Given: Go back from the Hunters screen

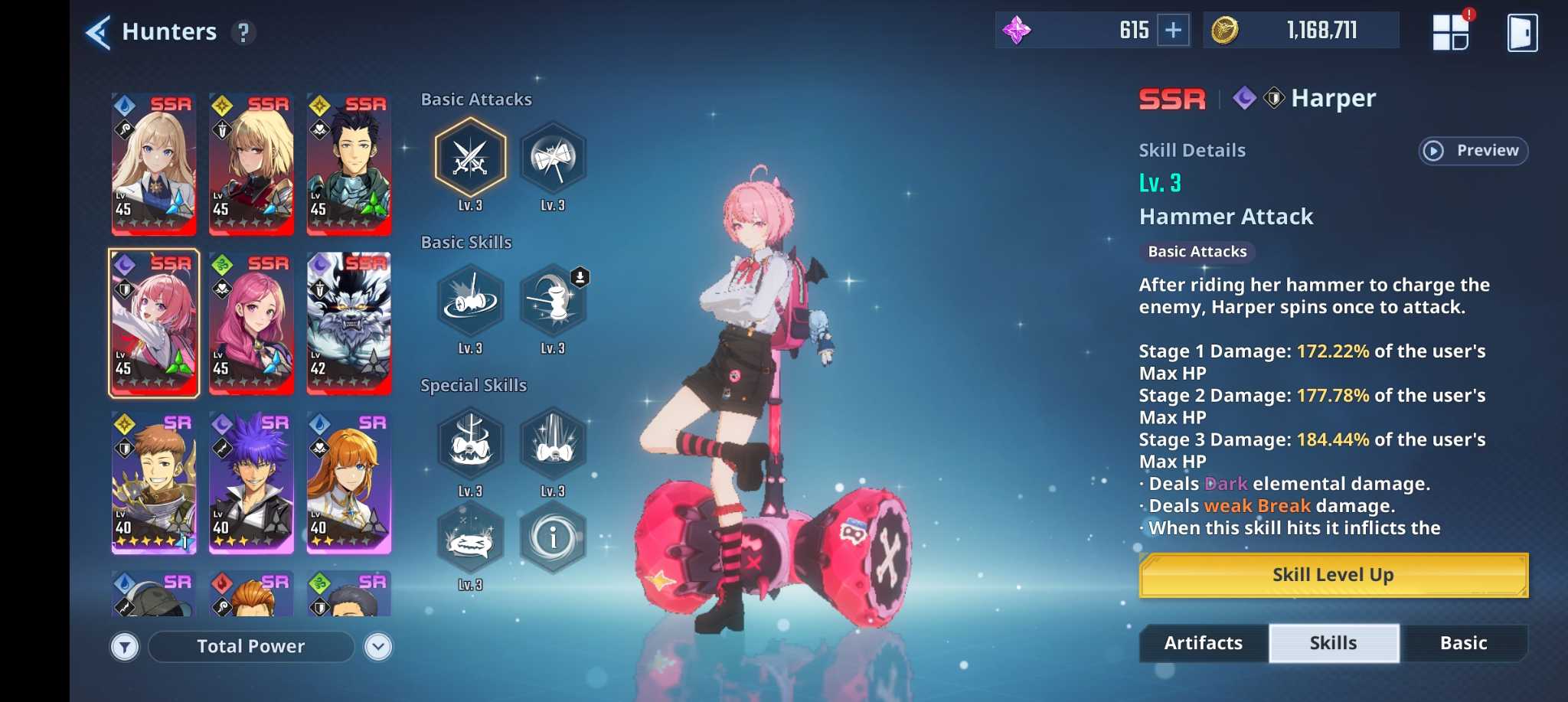Looking at the screenshot, I should coord(99,32).
